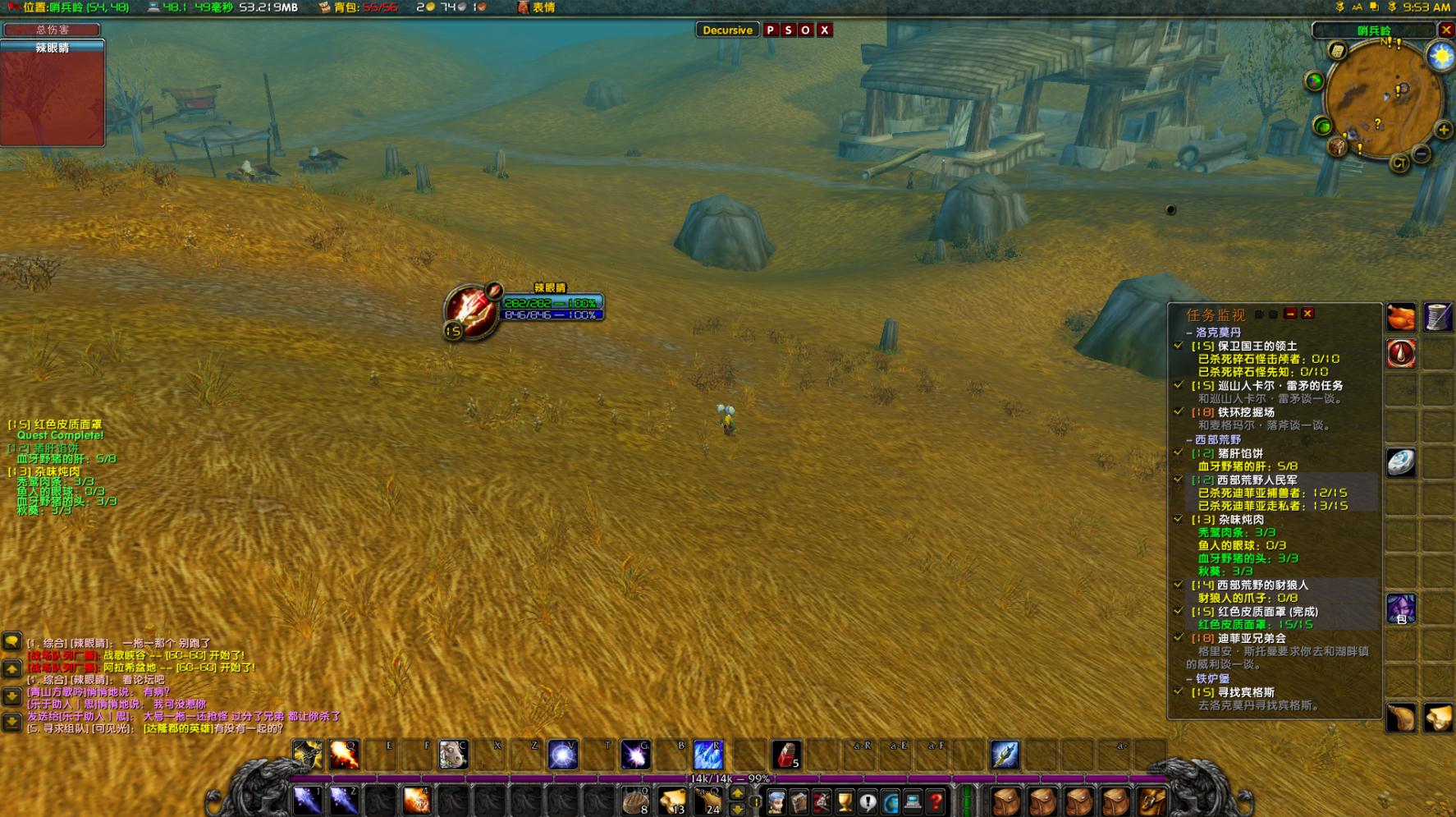Open the CT button on the minimap

pos(1399,163)
